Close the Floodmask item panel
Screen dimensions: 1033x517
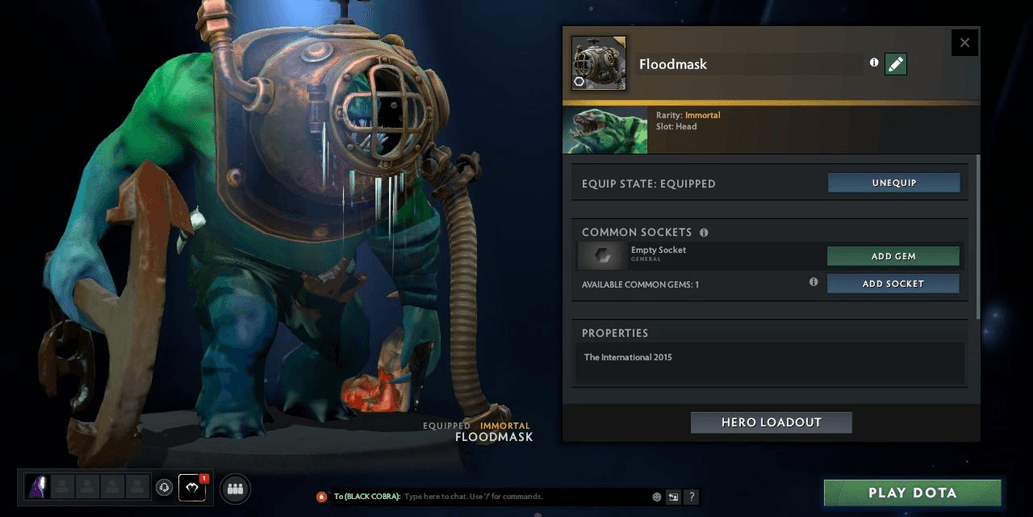coord(964,43)
